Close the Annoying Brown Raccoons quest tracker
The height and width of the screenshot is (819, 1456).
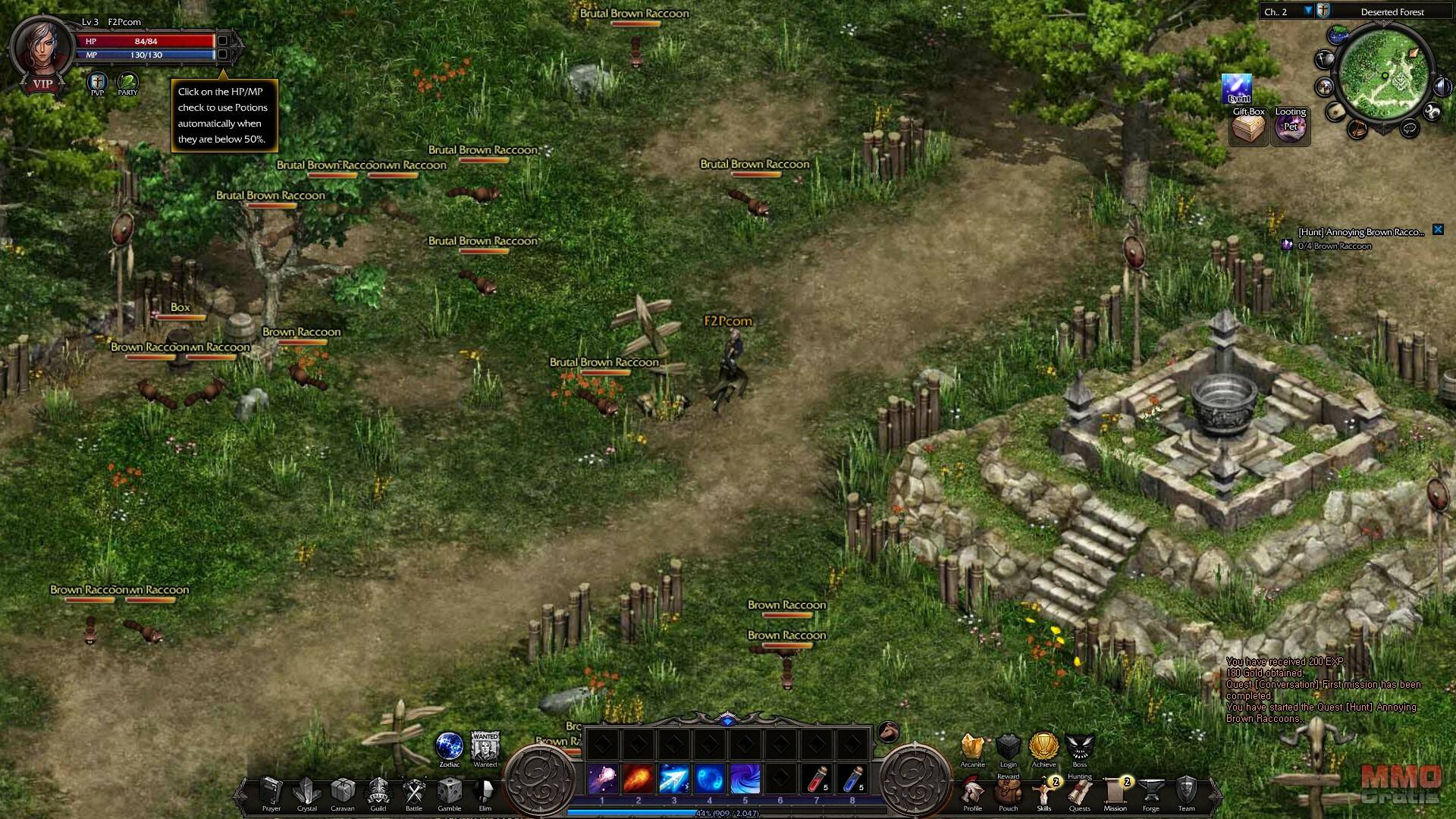(1438, 230)
